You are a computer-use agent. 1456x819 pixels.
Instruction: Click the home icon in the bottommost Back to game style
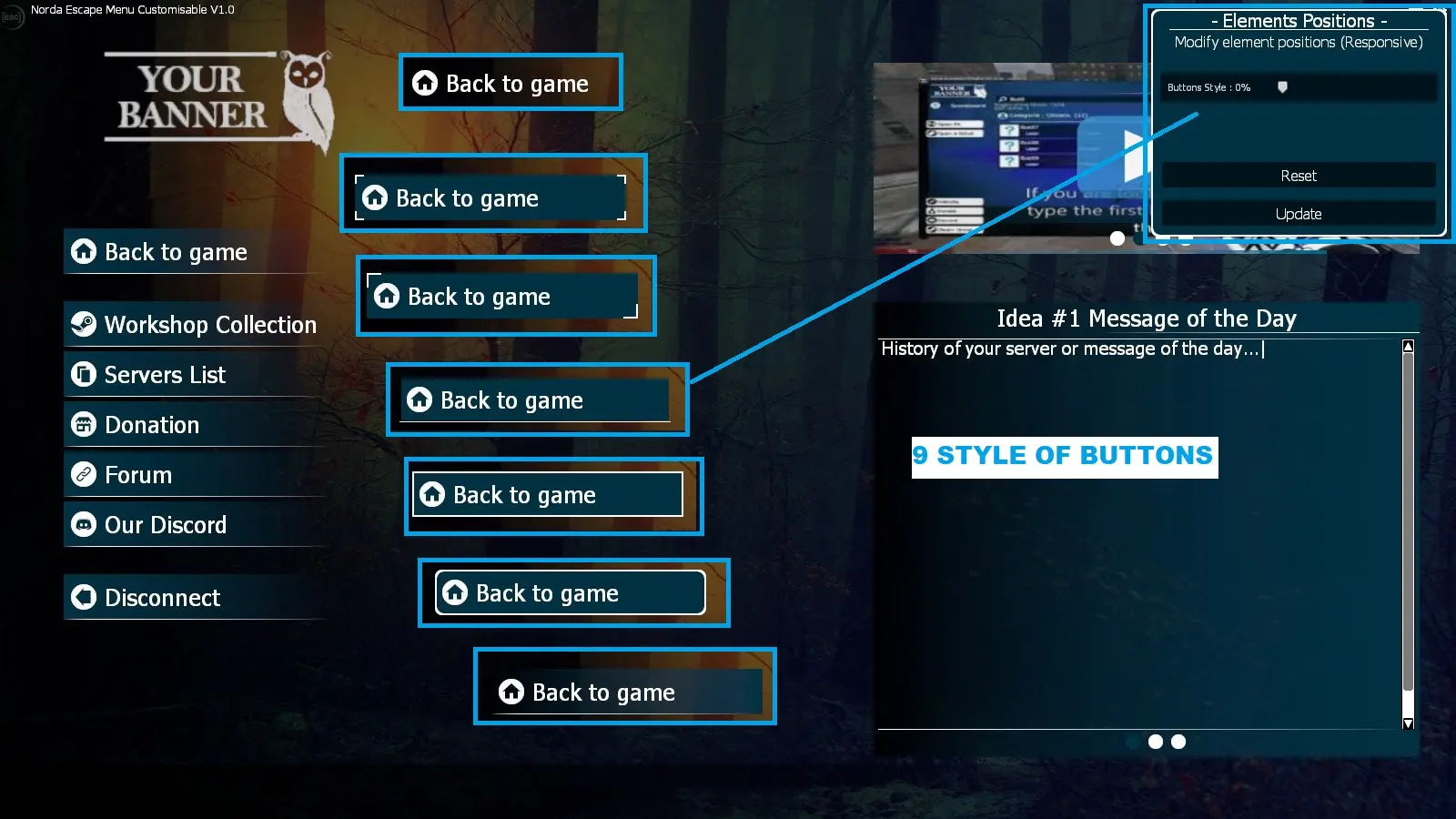click(511, 693)
